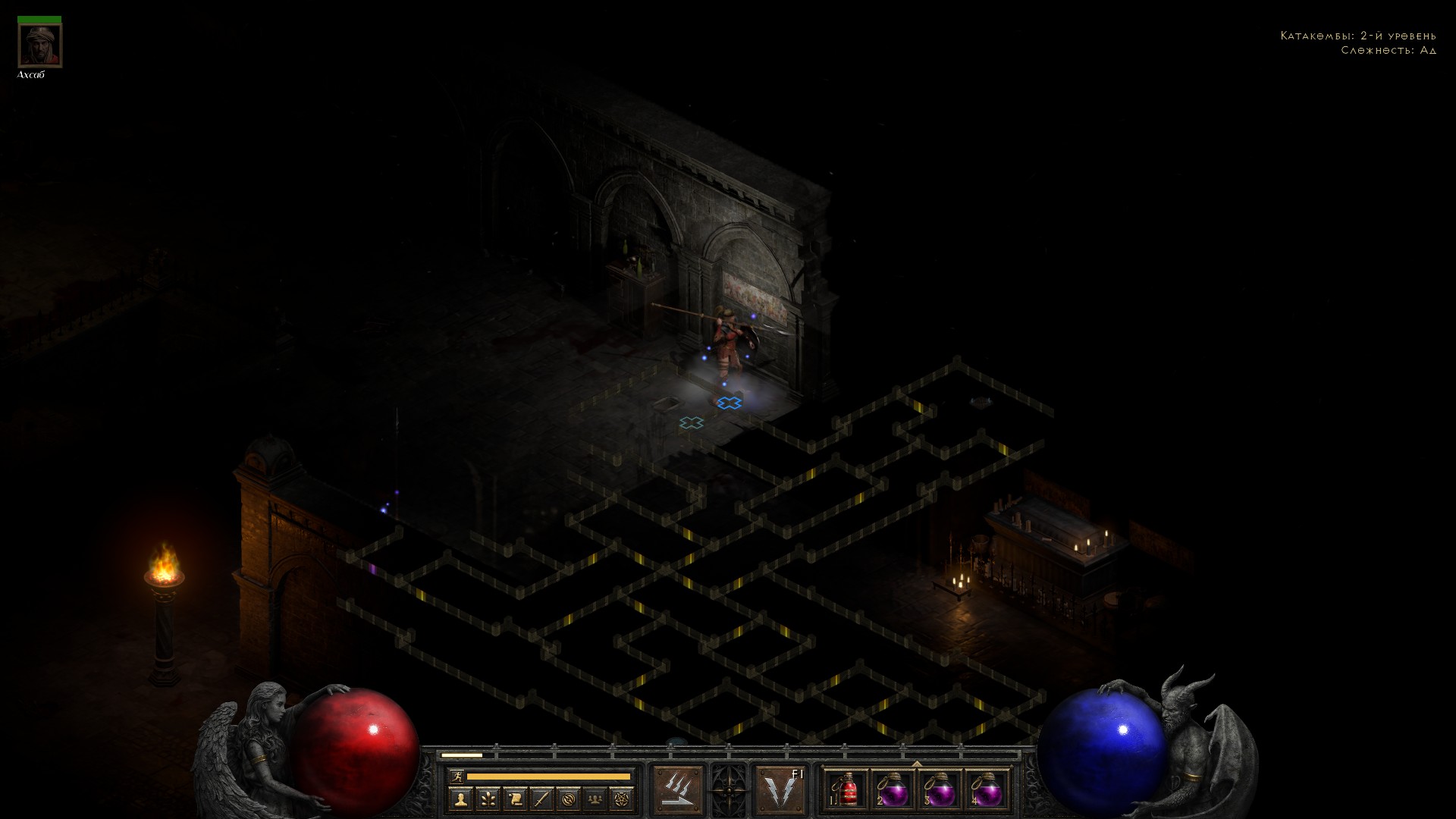Image resolution: width=1456 pixels, height=819 pixels.
Task: Open the inventory sword icon
Action: 541,799
